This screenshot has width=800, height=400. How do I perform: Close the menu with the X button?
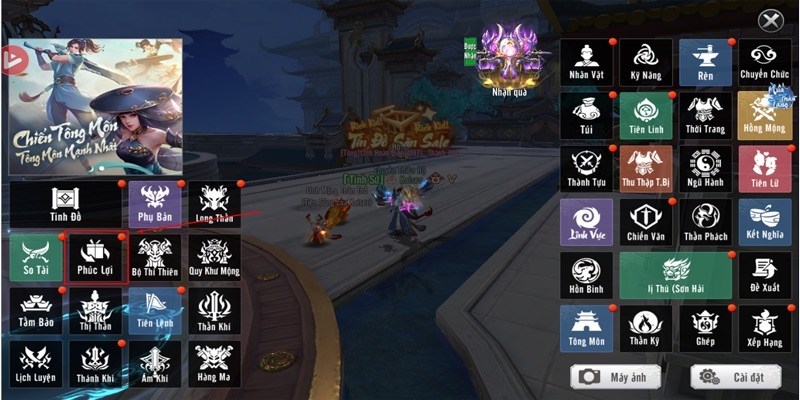[x=769, y=20]
